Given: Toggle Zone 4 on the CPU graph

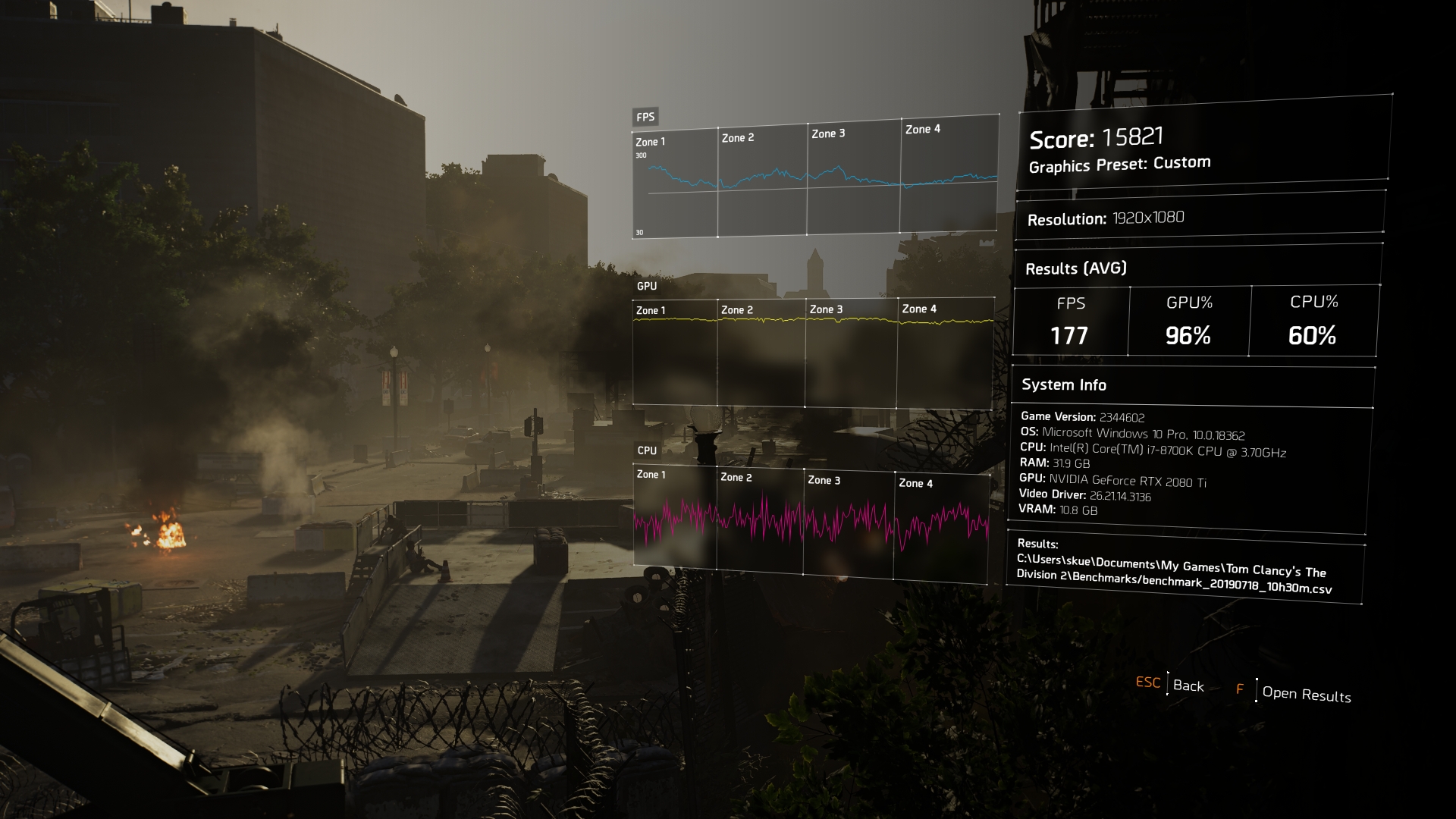Looking at the screenshot, I should click(x=915, y=482).
